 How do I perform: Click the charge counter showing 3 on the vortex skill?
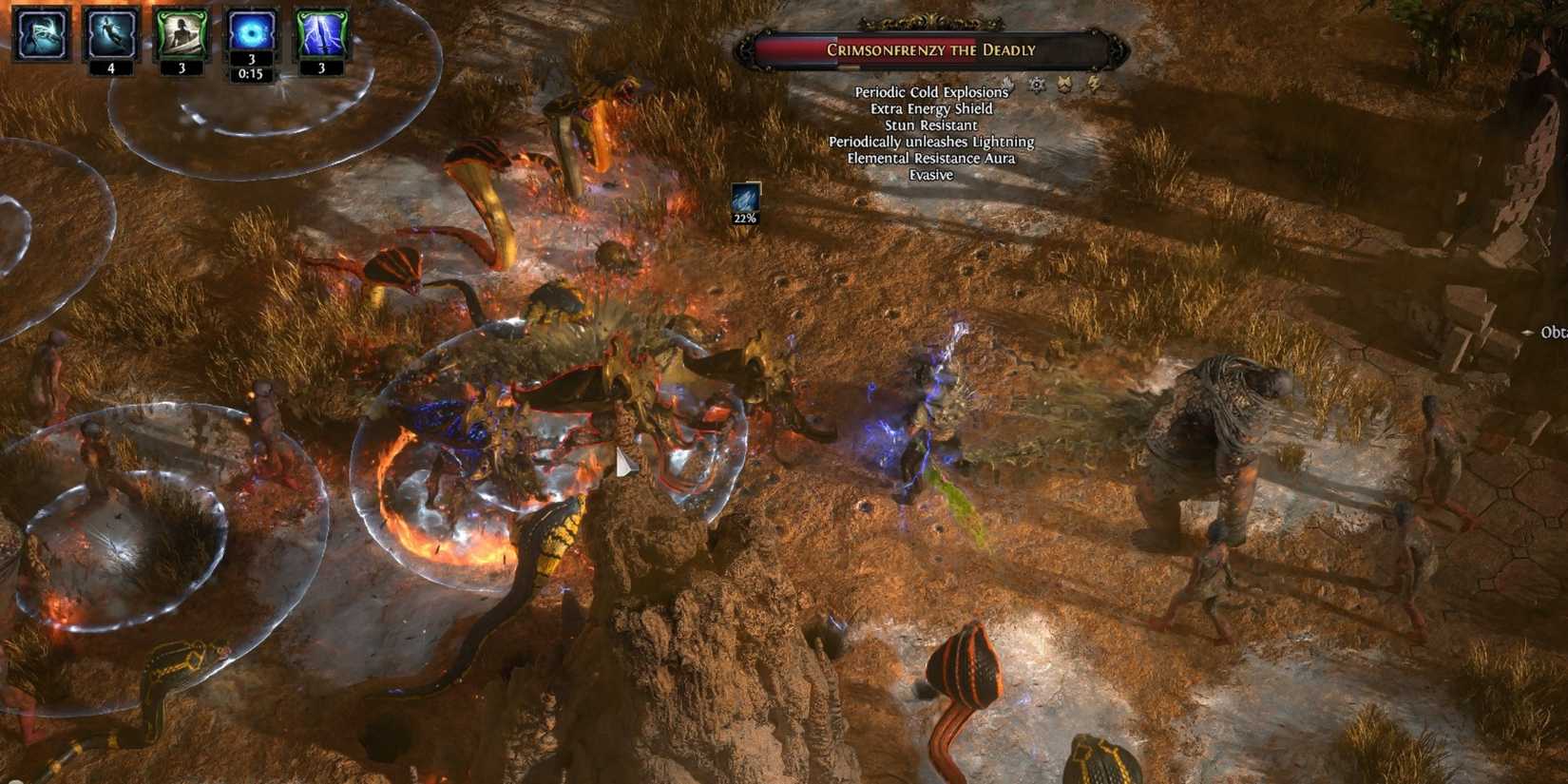coord(250,57)
